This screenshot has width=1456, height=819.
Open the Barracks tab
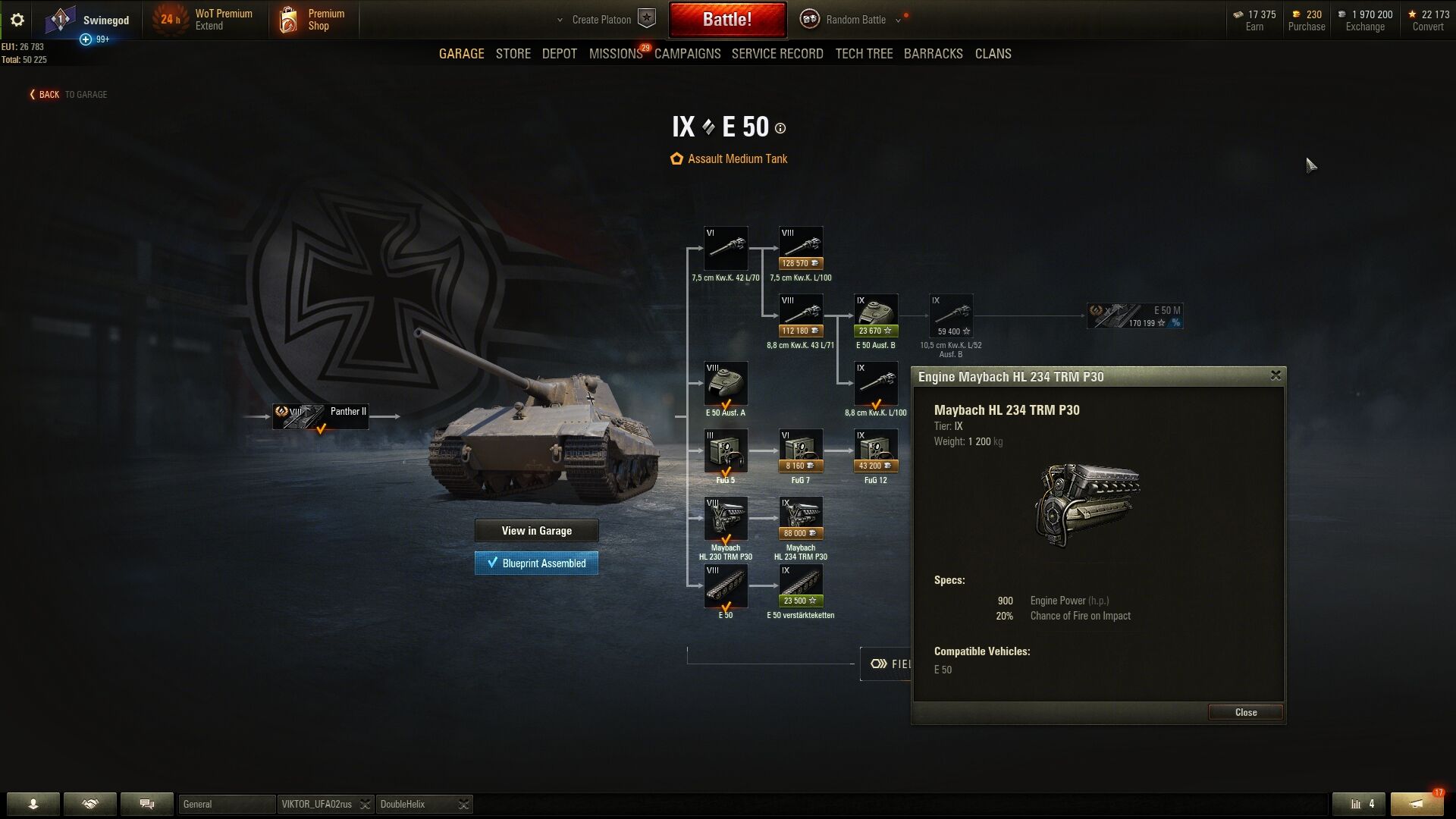pyautogui.click(x=933, y=54)
